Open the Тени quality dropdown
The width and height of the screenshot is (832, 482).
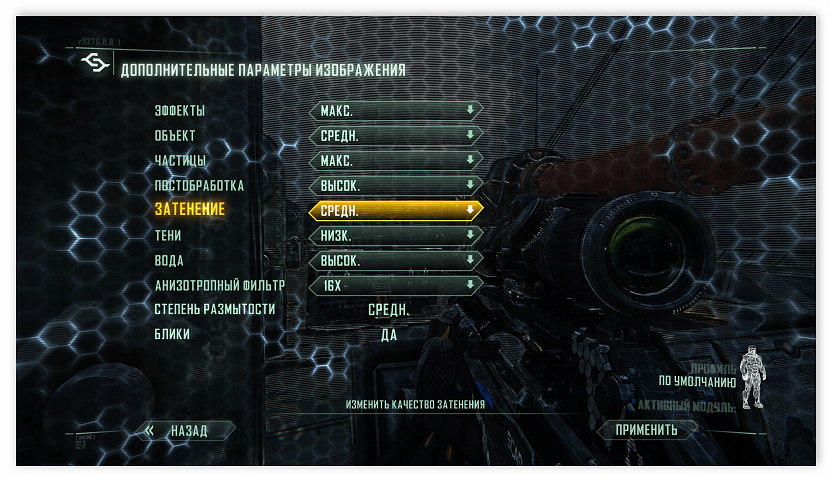pos(396,235)
